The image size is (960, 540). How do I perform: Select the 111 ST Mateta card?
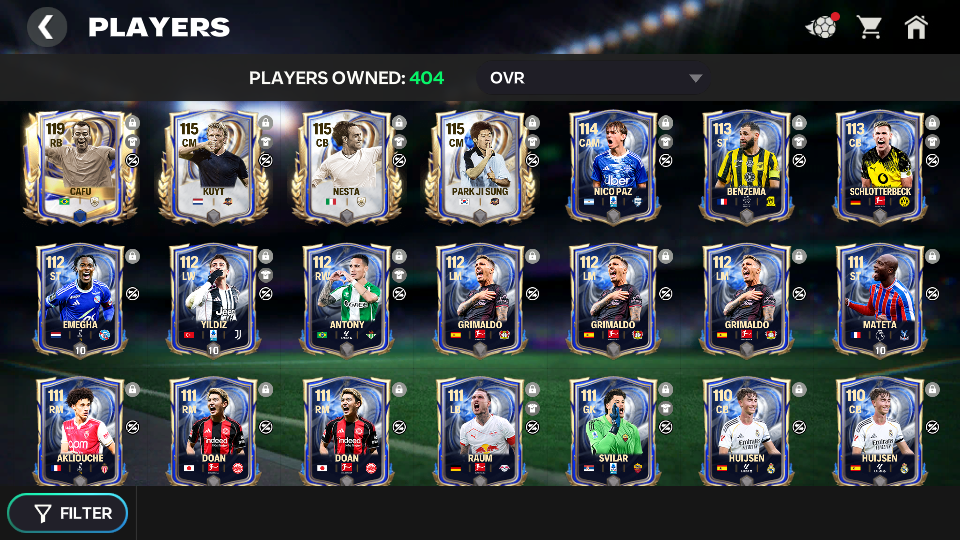pos(879,298)
